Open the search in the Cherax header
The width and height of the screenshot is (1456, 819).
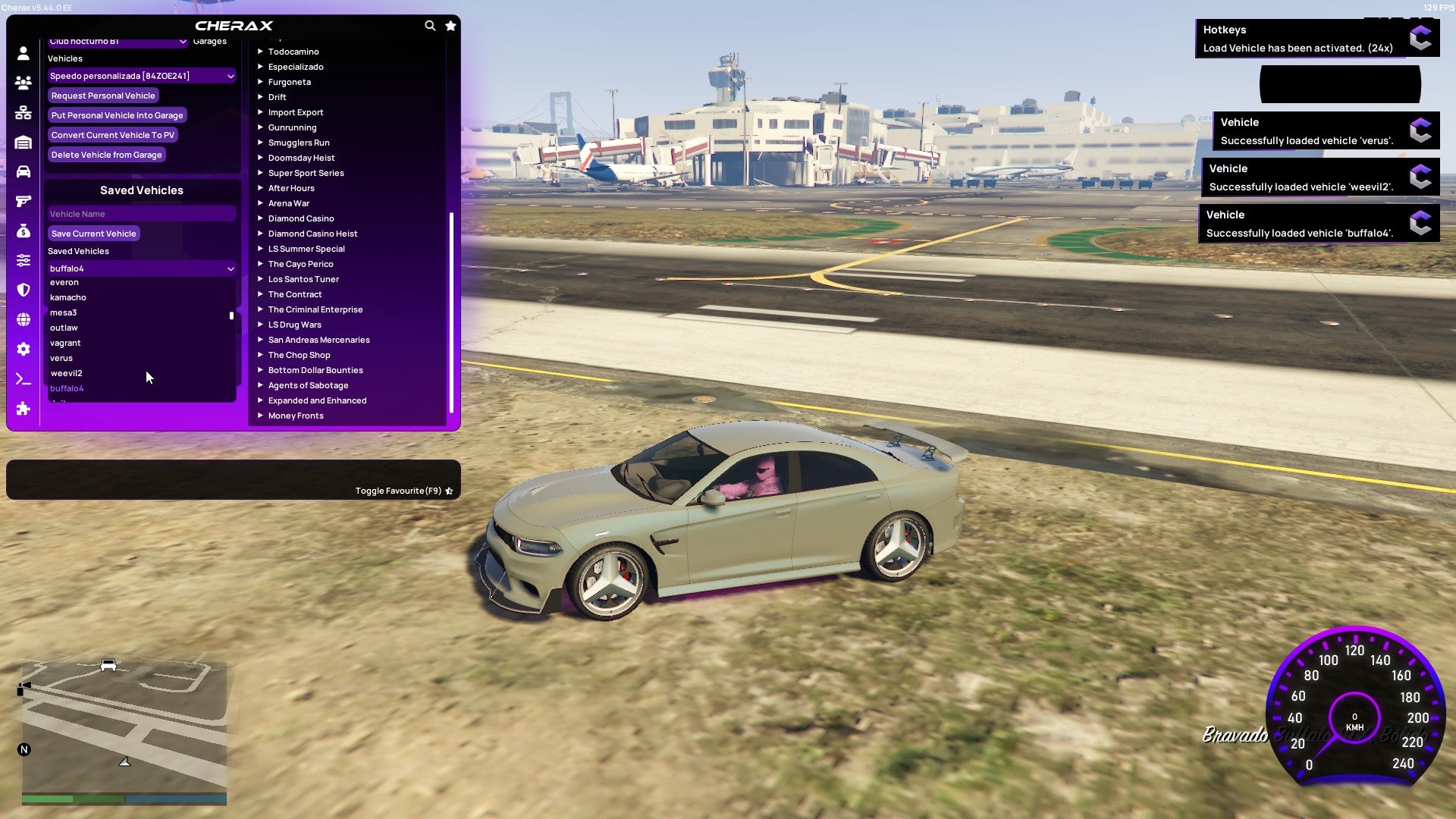(x=430, y=25)
